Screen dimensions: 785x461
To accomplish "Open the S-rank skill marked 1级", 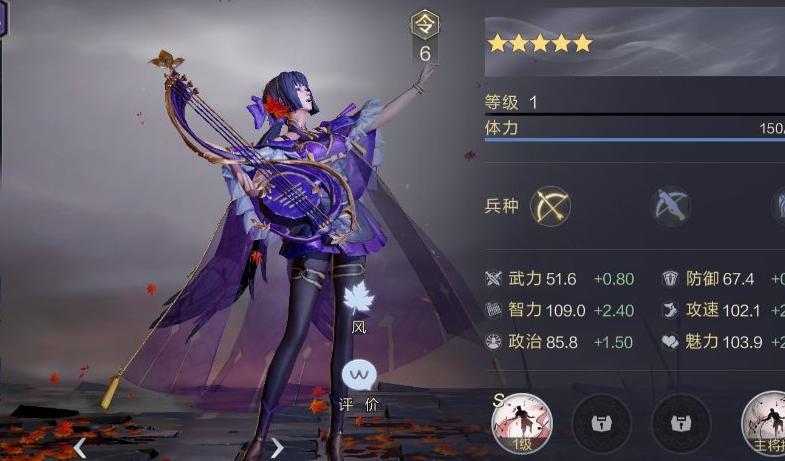I will 521,423.
